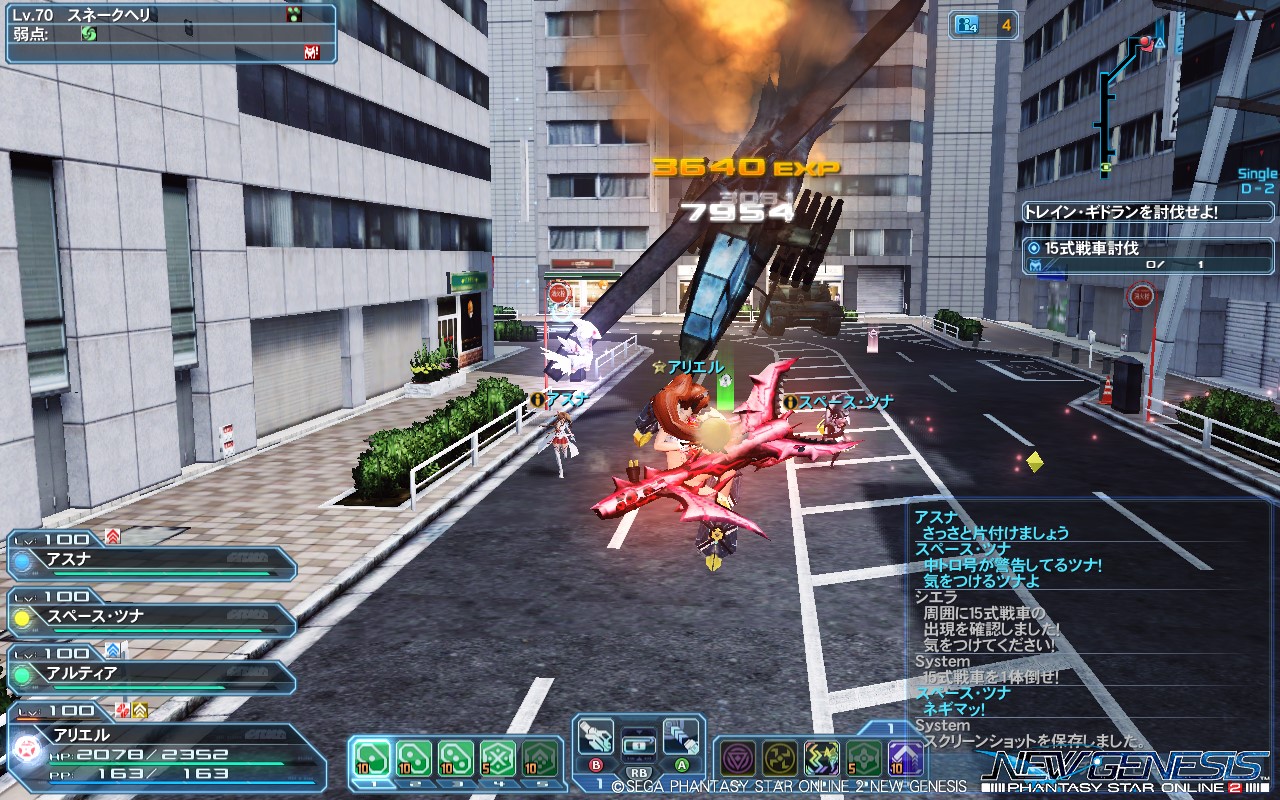This screenshot has height=800, width=1280.
Task: Expand the minimap with the up arrow
Action: coord(1240,14)
